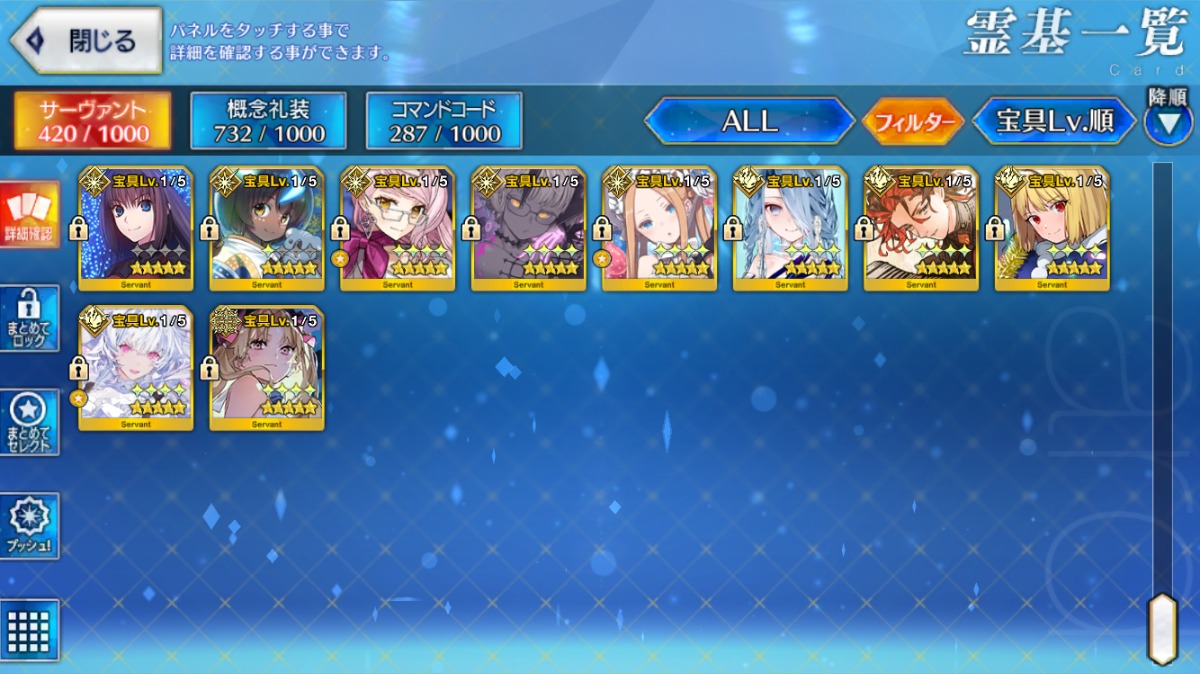Viewport: 1200px width, 674px height.
Task: Select the red curly-haired servant card
Action: pyautogui.click(x=921, y=229)
